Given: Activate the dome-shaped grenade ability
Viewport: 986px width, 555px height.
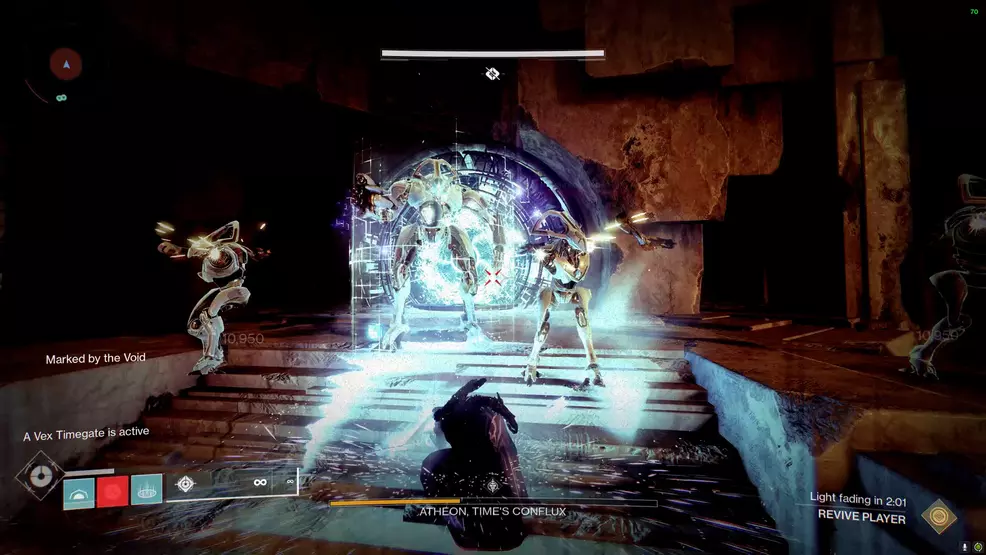Looking at the screenshot, I should point(79,490).
